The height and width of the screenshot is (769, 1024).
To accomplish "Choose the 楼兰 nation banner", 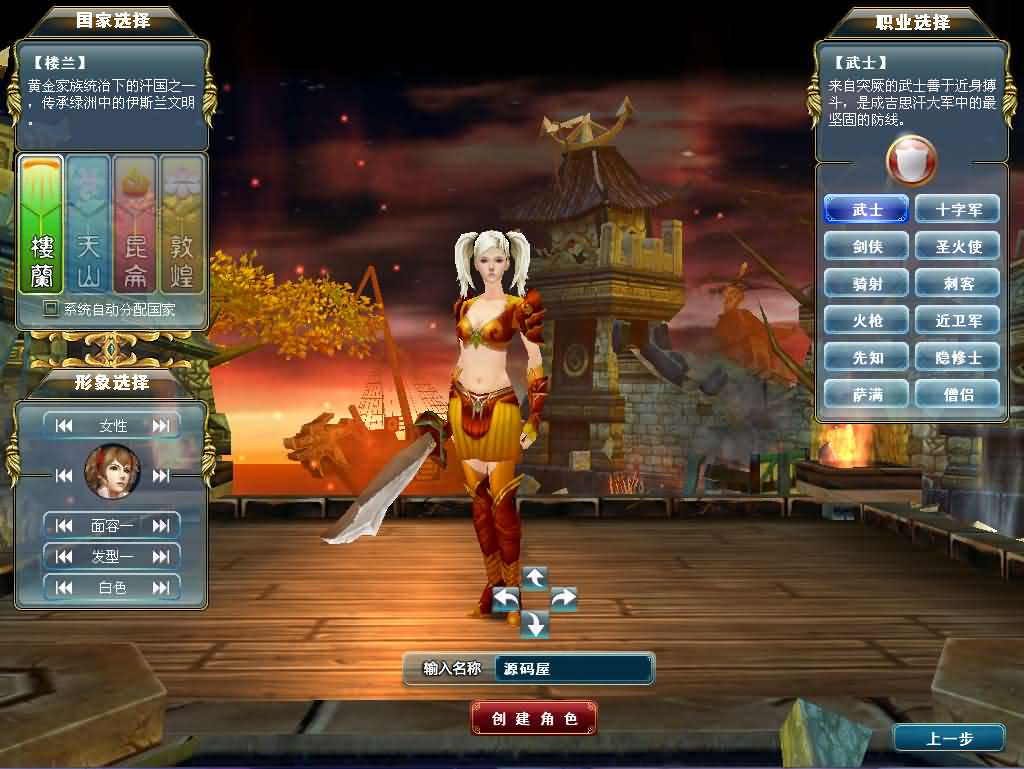I will [42, 224].
